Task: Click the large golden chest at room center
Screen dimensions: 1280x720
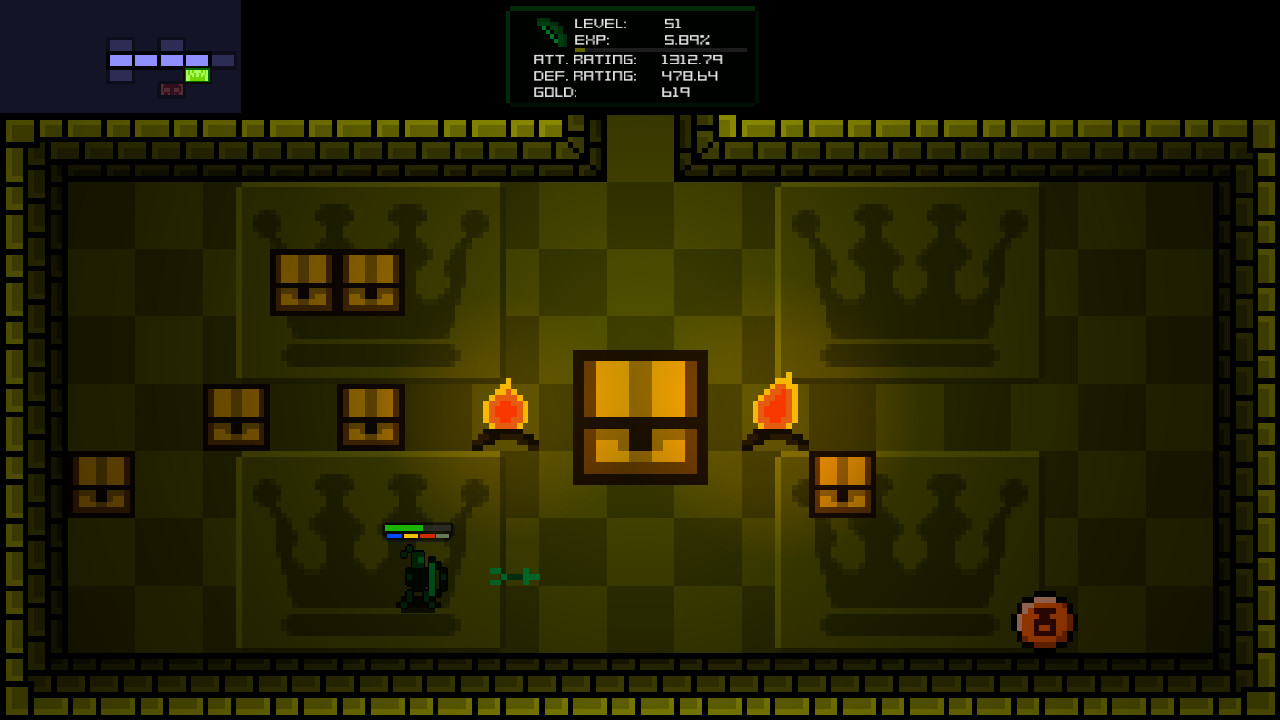Action: tap(639, 417)
